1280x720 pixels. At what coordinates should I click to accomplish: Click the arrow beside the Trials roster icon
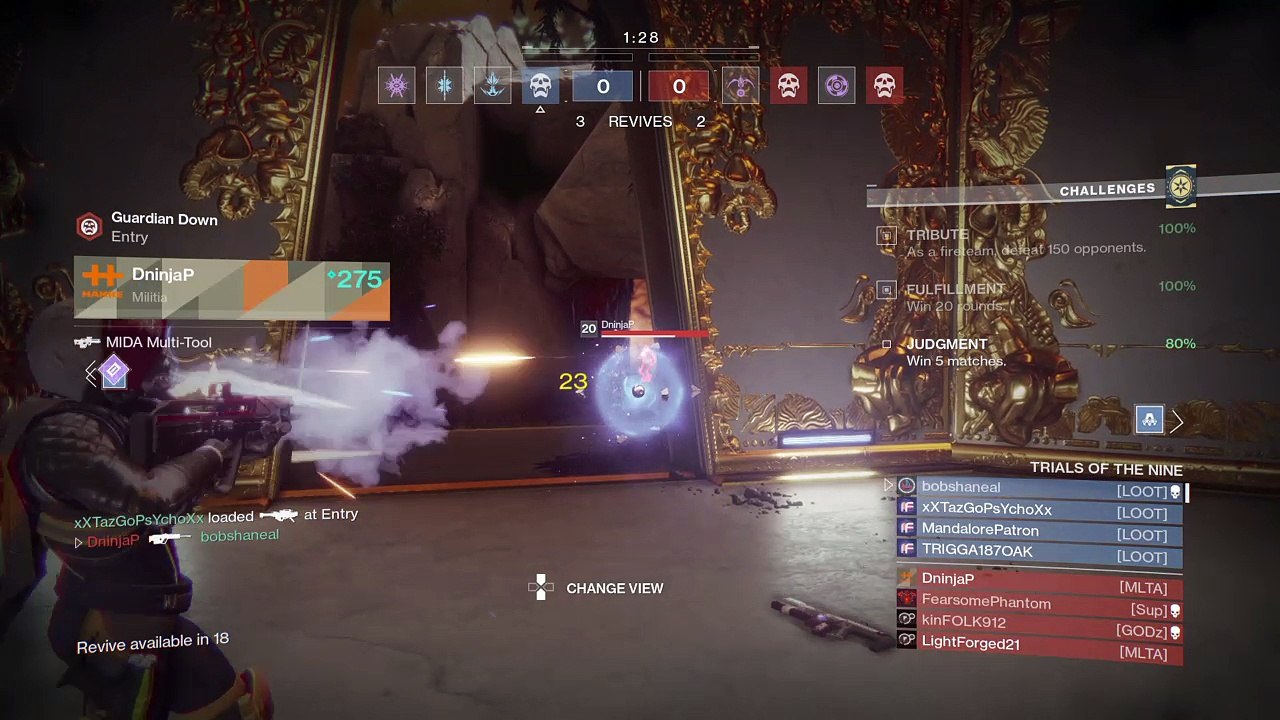(x=1177, y=422)
